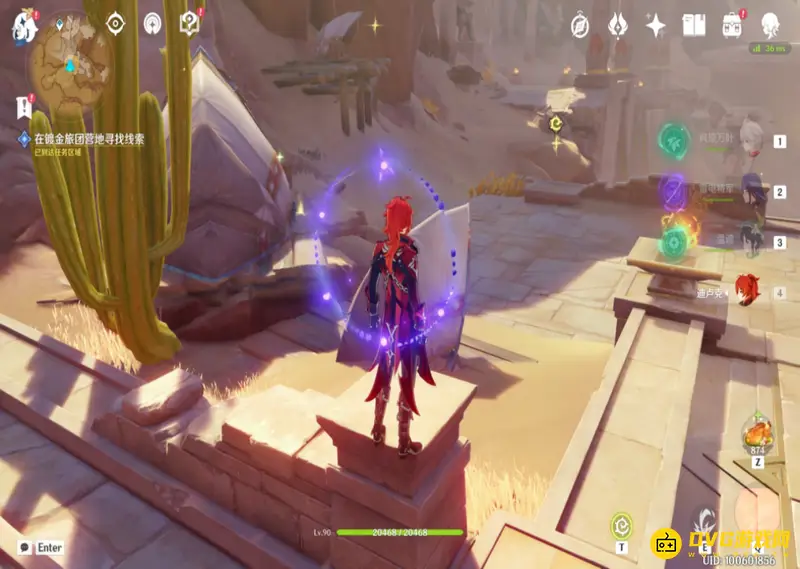Switch to the second party member
This screenshot has width=800, height=569.
[752, 192]
